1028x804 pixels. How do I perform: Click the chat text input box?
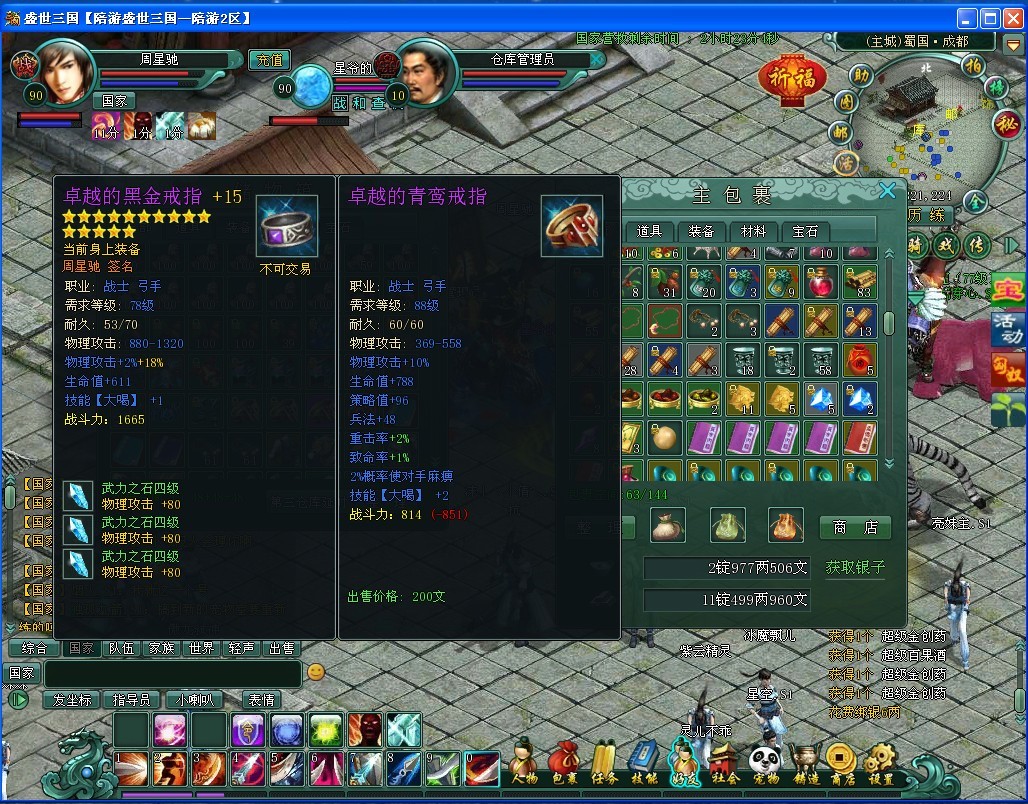[171, 673]
